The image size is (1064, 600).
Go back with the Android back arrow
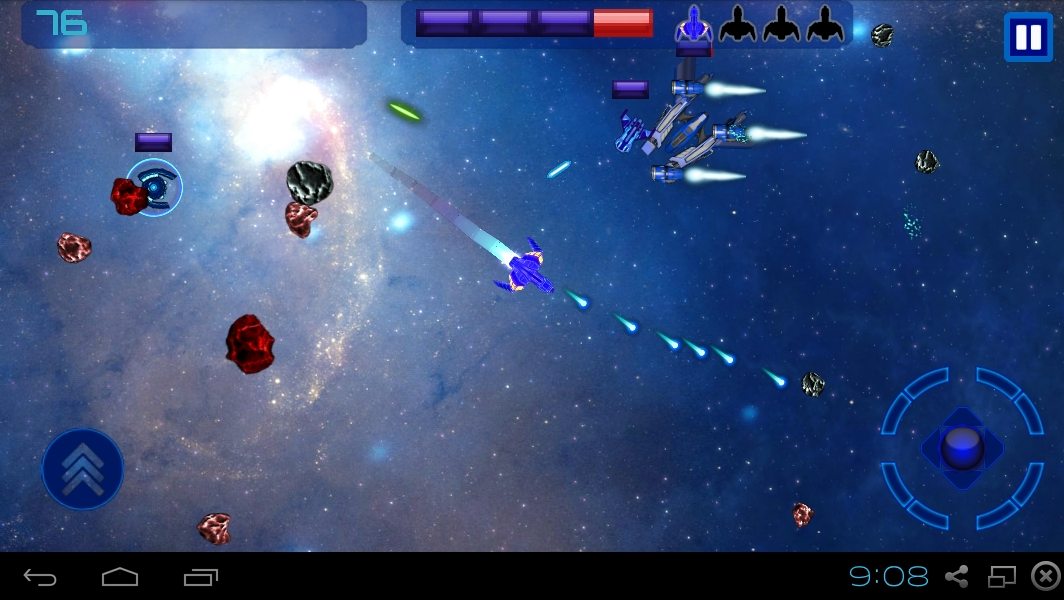pos(40,577)
